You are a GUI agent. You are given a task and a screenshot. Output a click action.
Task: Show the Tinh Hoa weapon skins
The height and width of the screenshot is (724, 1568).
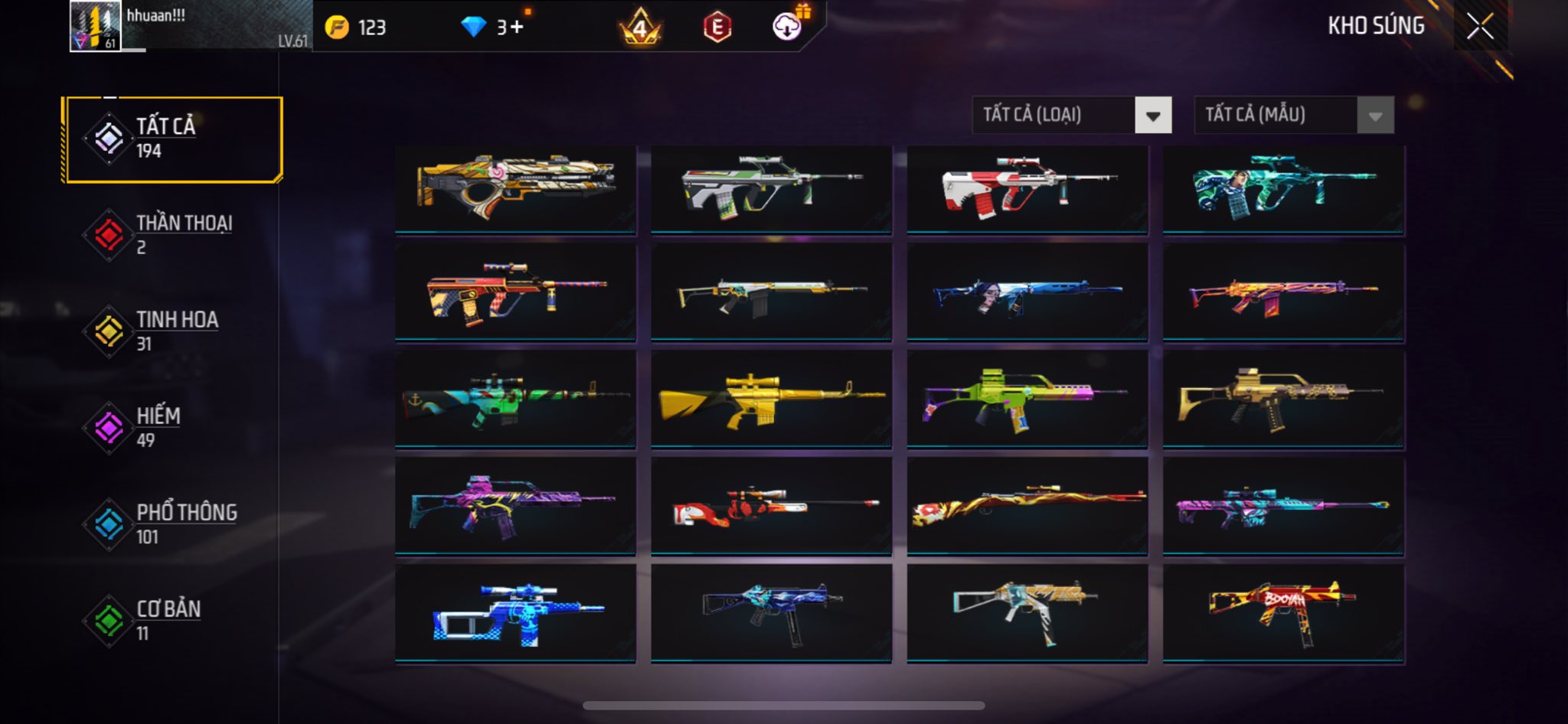174,331
